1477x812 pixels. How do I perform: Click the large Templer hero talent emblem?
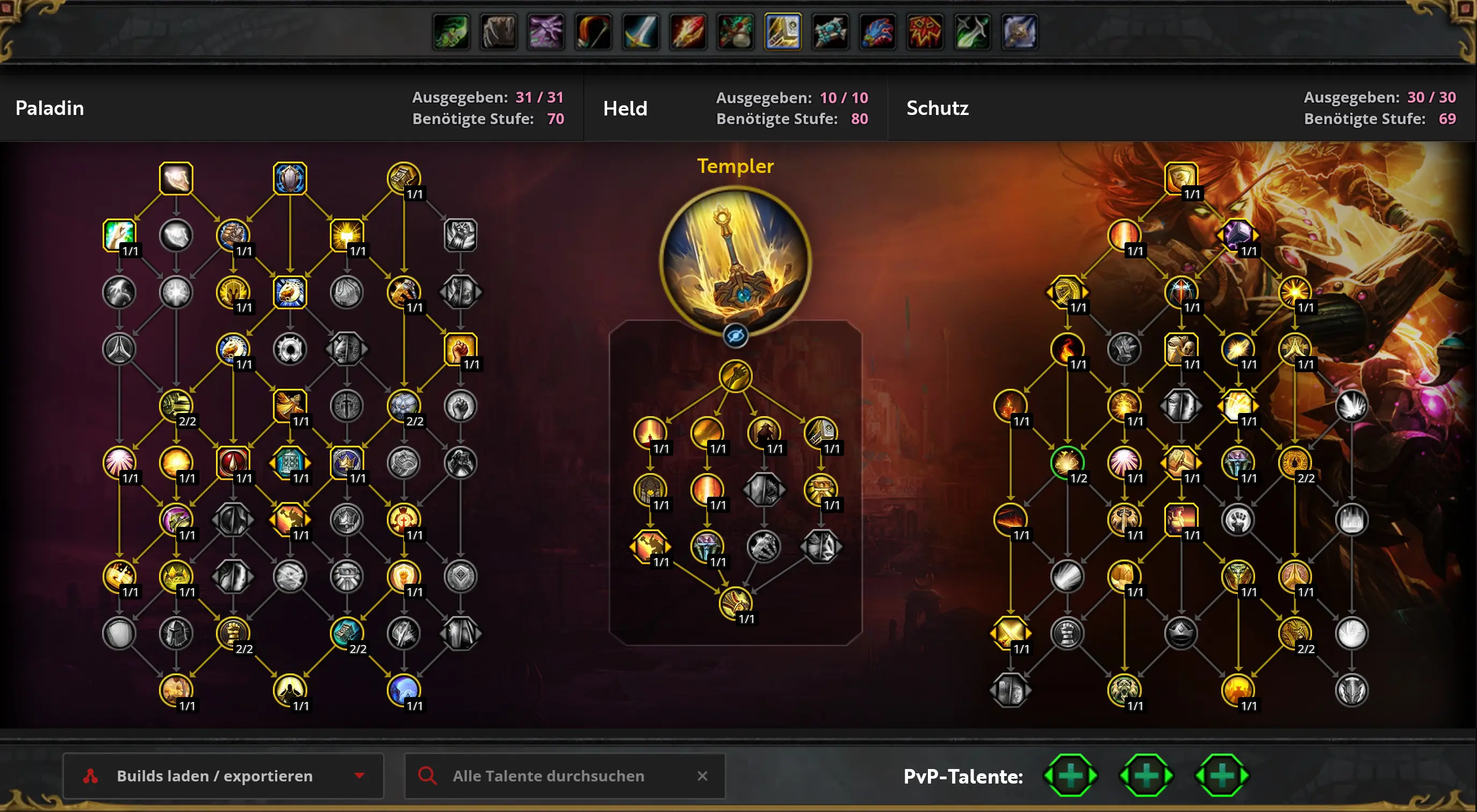(x=735, y=261)
